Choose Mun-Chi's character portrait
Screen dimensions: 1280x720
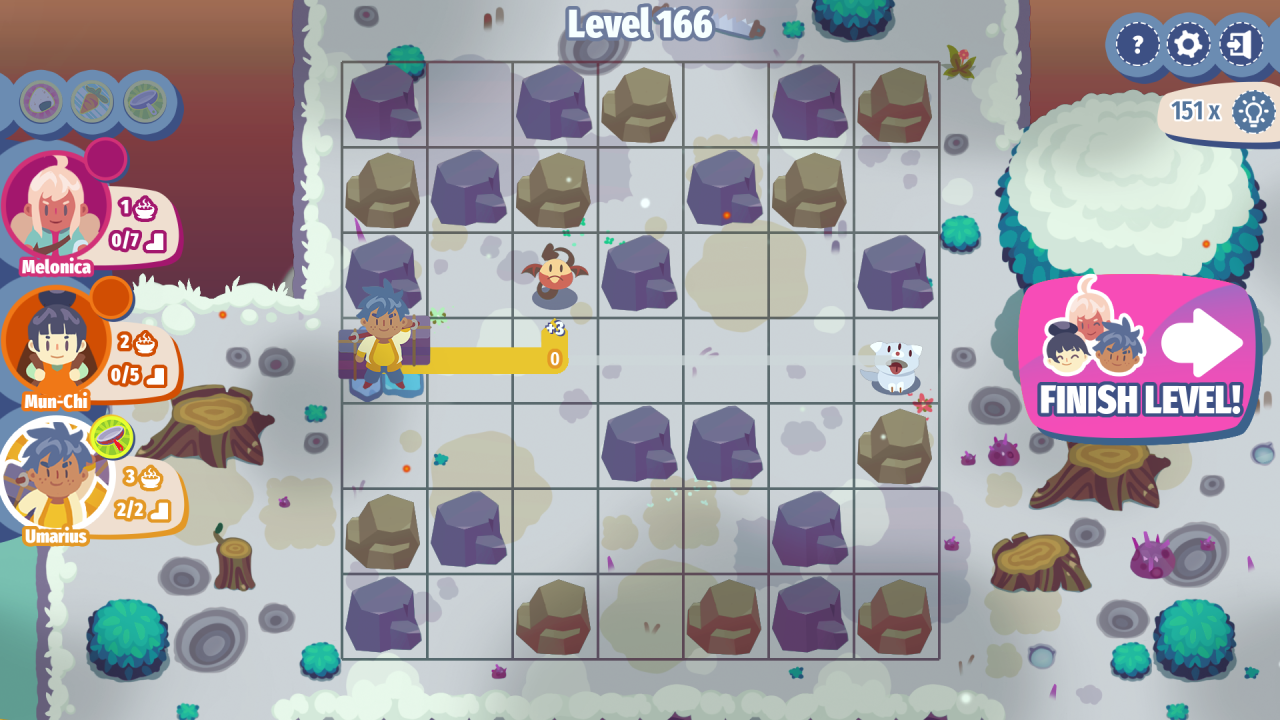point(56,340)
